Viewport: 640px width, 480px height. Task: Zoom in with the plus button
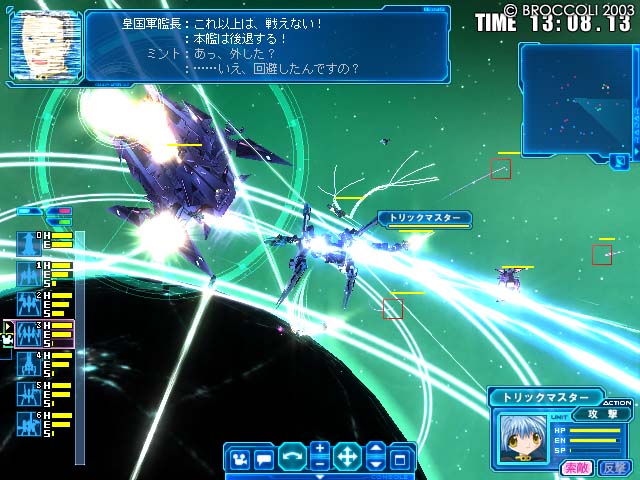pos(319,449)
